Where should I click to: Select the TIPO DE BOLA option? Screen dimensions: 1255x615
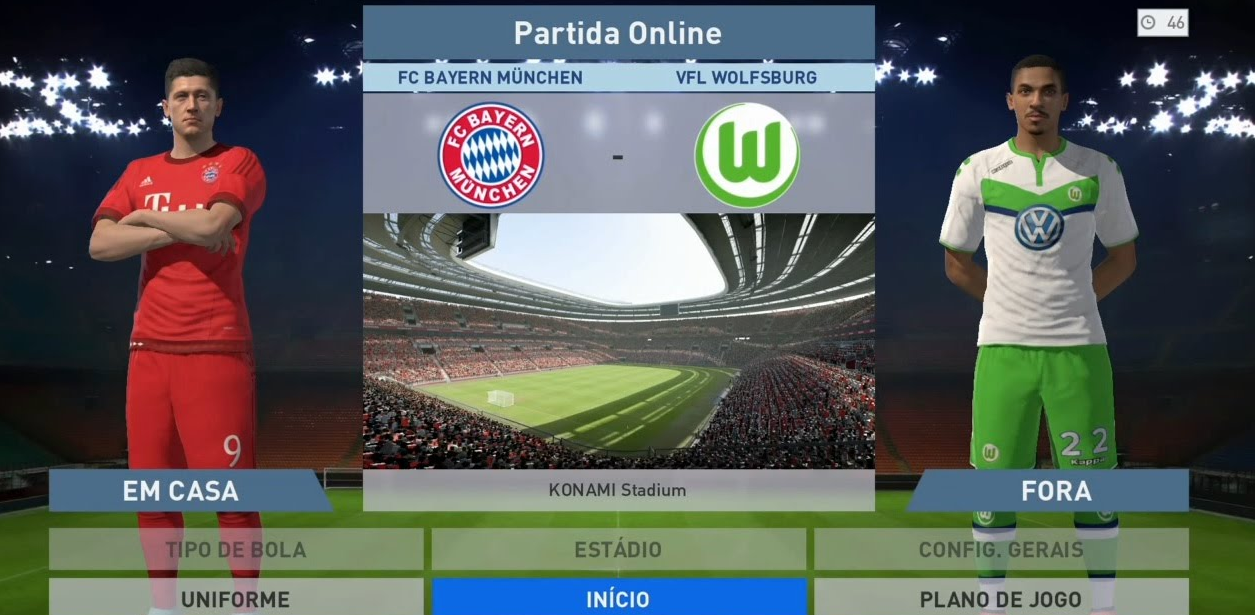pyautogui.click(x=236, y=549)
